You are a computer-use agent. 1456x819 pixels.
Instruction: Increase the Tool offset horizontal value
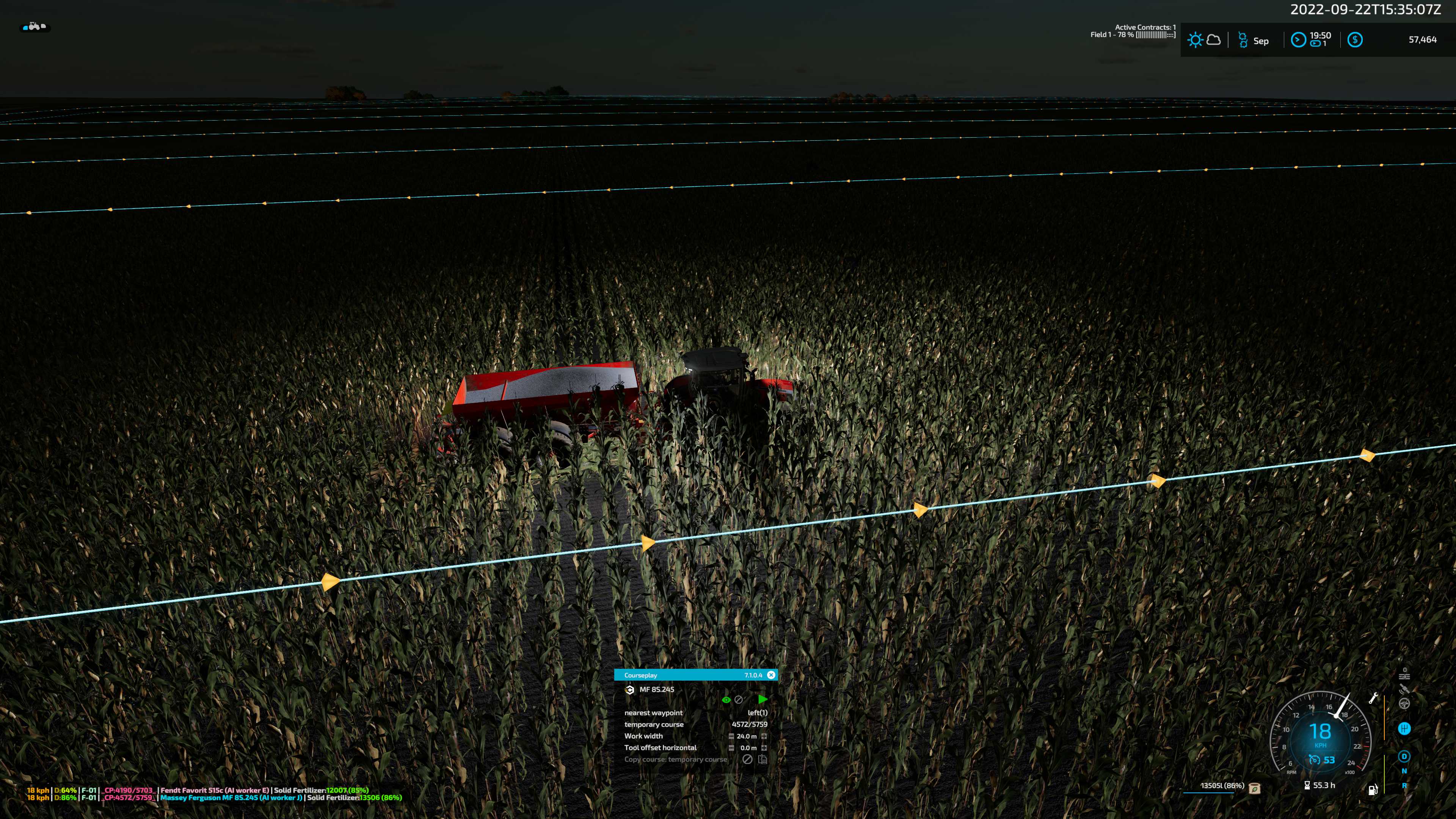(x=764, y=748)
